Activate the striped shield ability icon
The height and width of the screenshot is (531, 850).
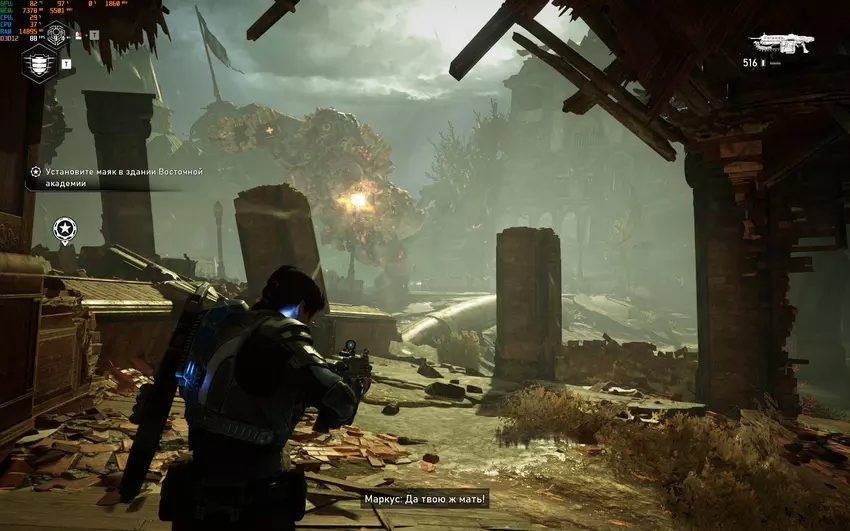[38, 64]
